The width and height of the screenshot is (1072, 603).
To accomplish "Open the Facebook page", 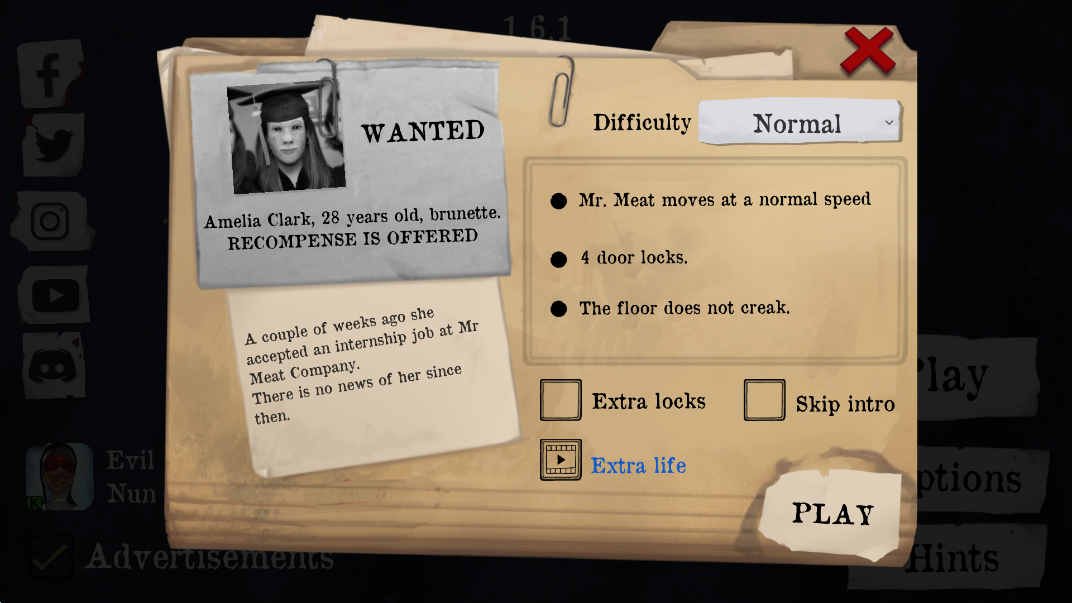I will [x=50, y=74].
